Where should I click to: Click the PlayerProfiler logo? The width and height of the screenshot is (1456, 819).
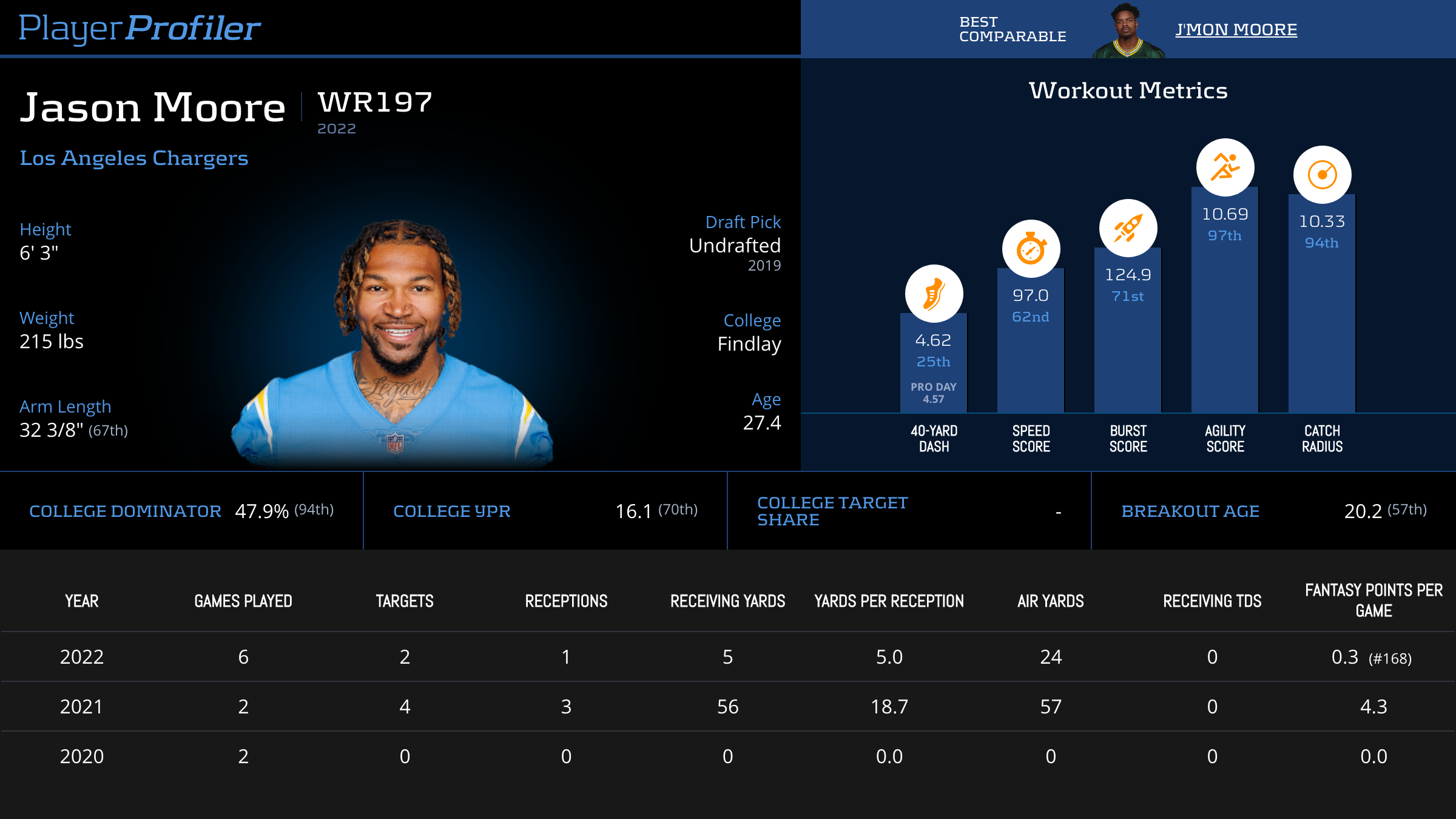[140, 29]
